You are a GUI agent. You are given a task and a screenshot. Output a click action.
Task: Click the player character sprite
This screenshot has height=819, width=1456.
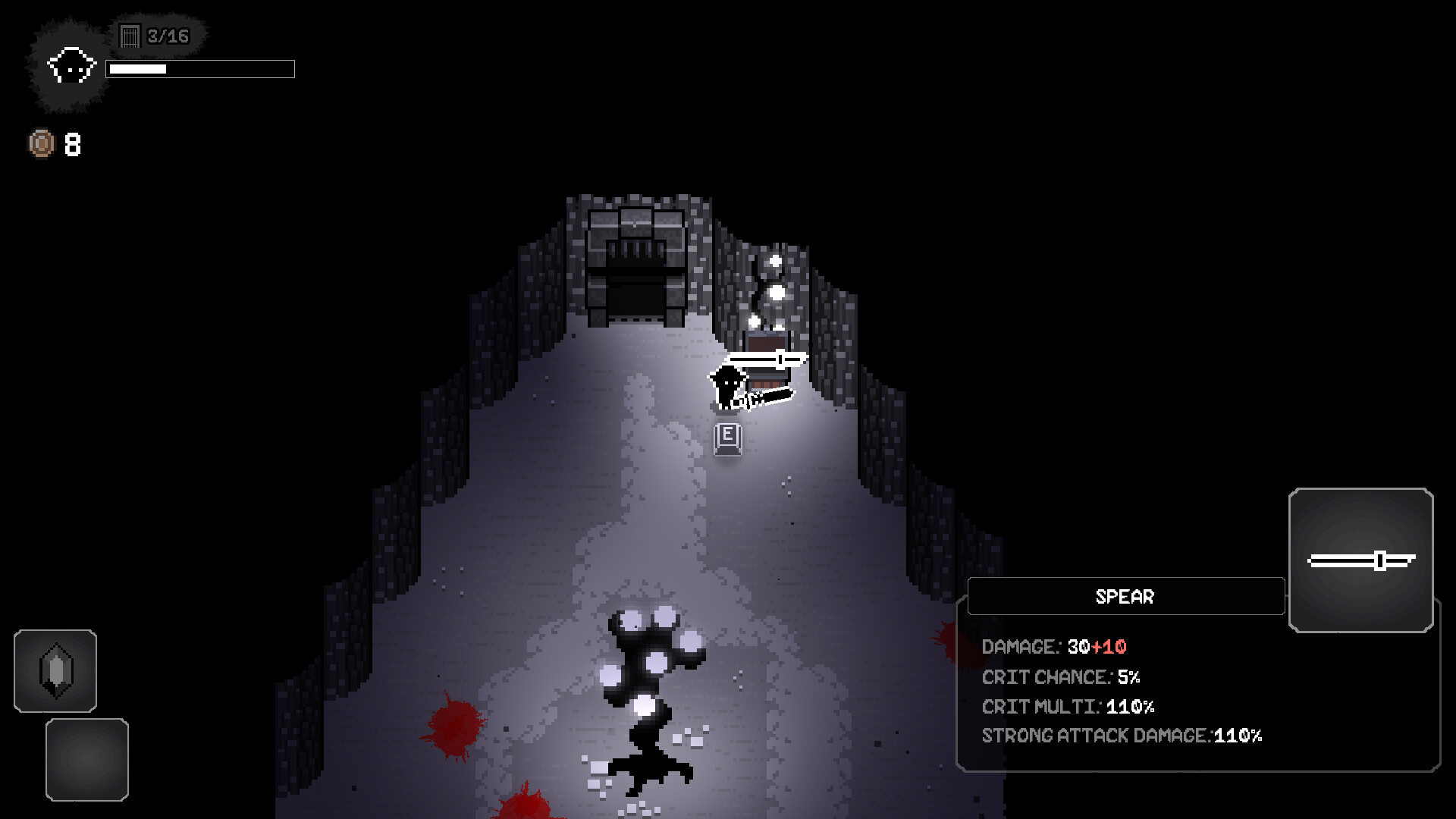tap(726, 387)
